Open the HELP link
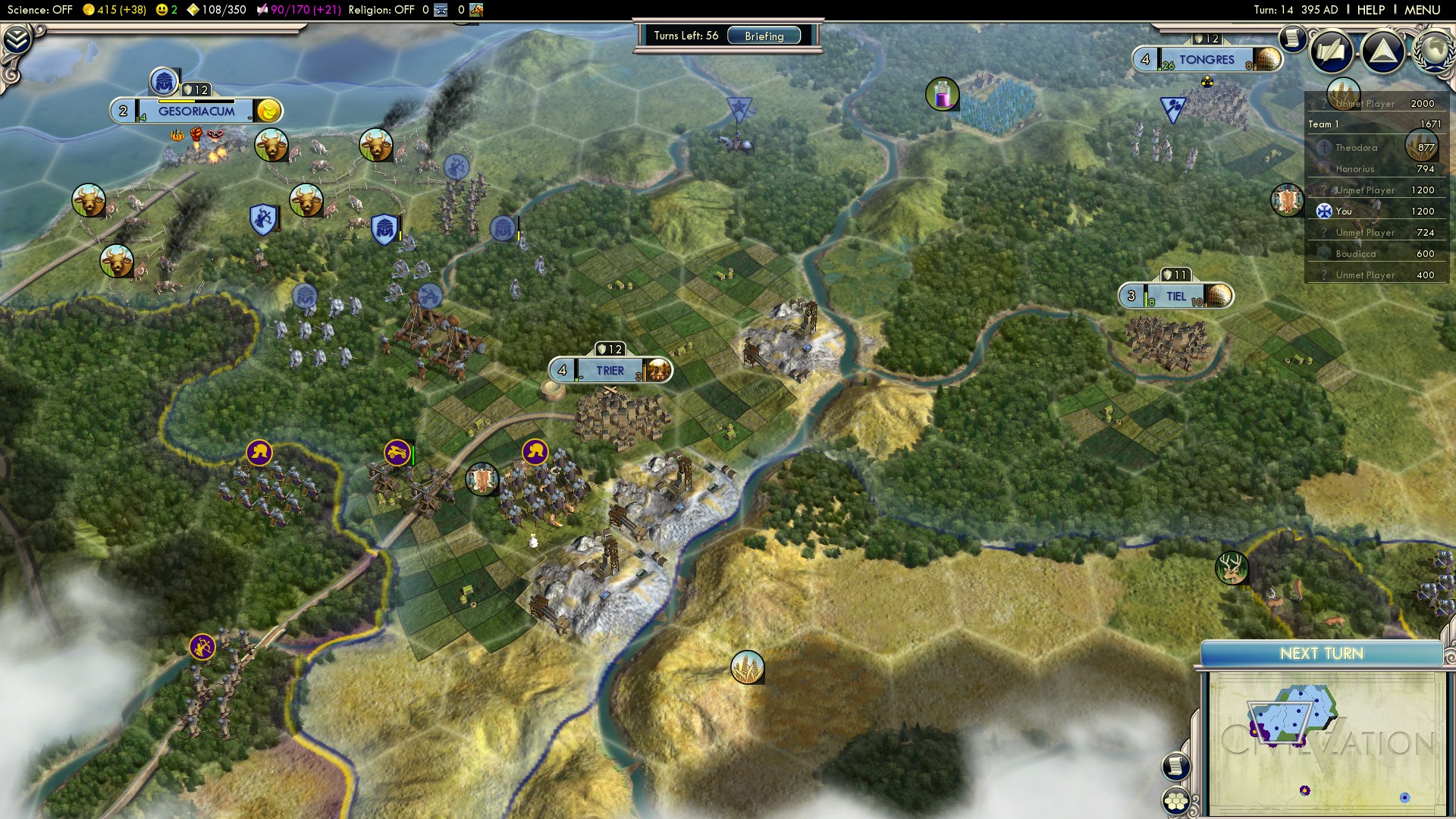 (x=1370, y=10)
